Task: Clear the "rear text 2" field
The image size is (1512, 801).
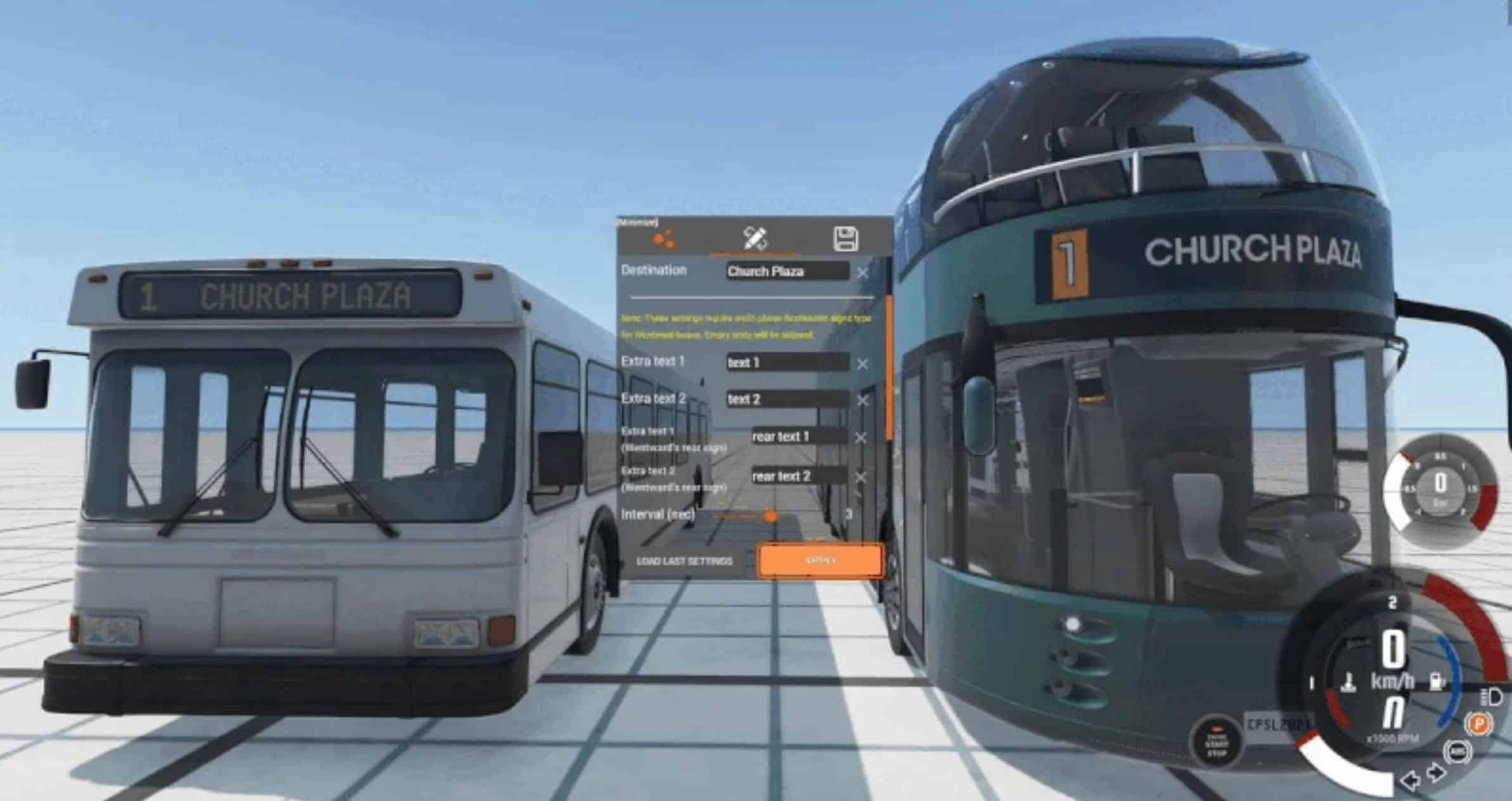Action: click(x=860, y=477)
